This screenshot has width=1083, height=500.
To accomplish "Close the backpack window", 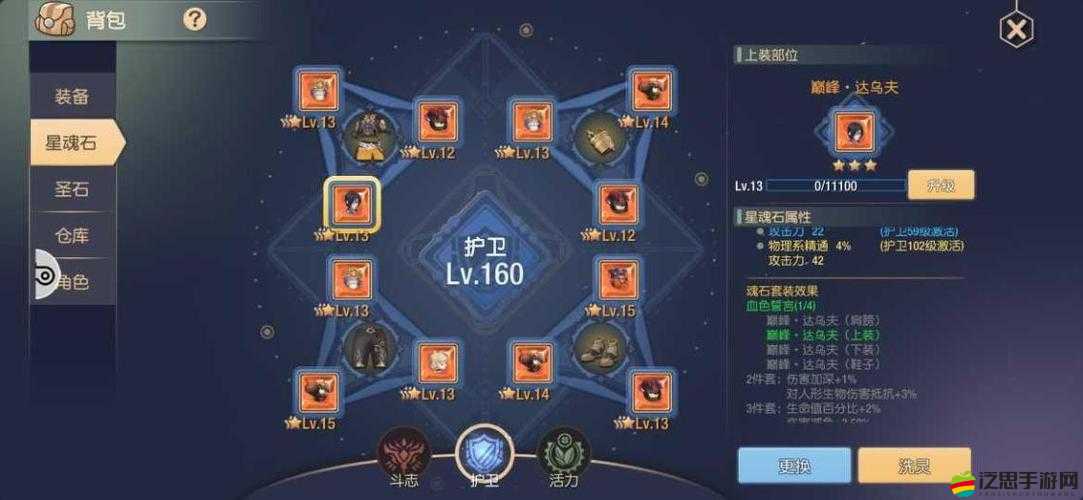I will point(1016,30).
